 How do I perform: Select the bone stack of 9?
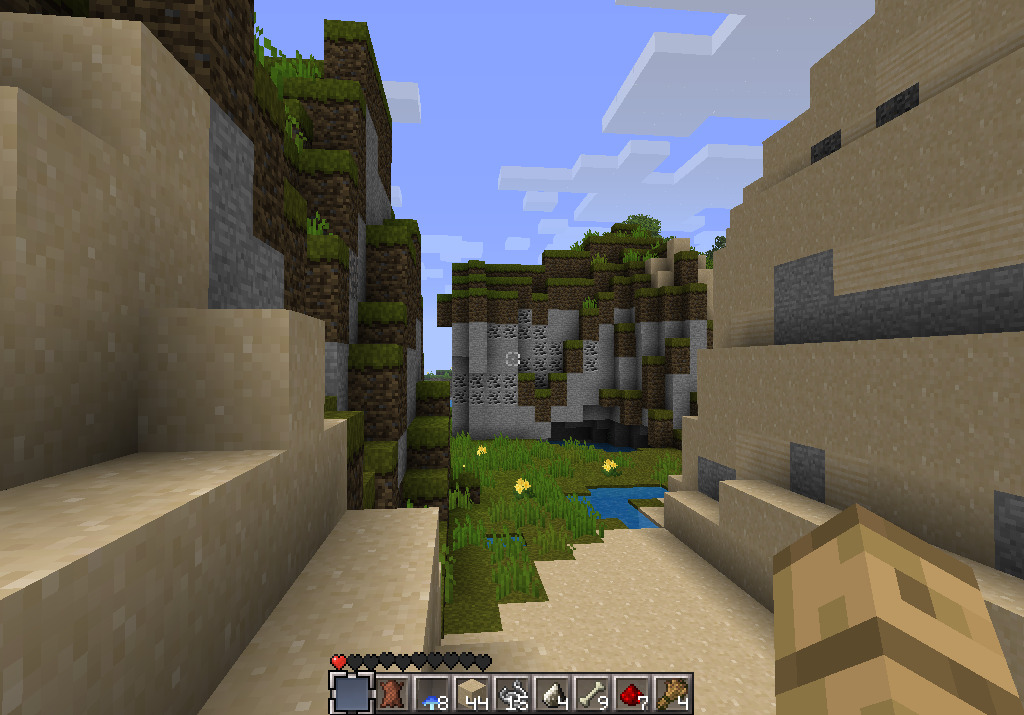pyautogui.click(x=592, y=692)
